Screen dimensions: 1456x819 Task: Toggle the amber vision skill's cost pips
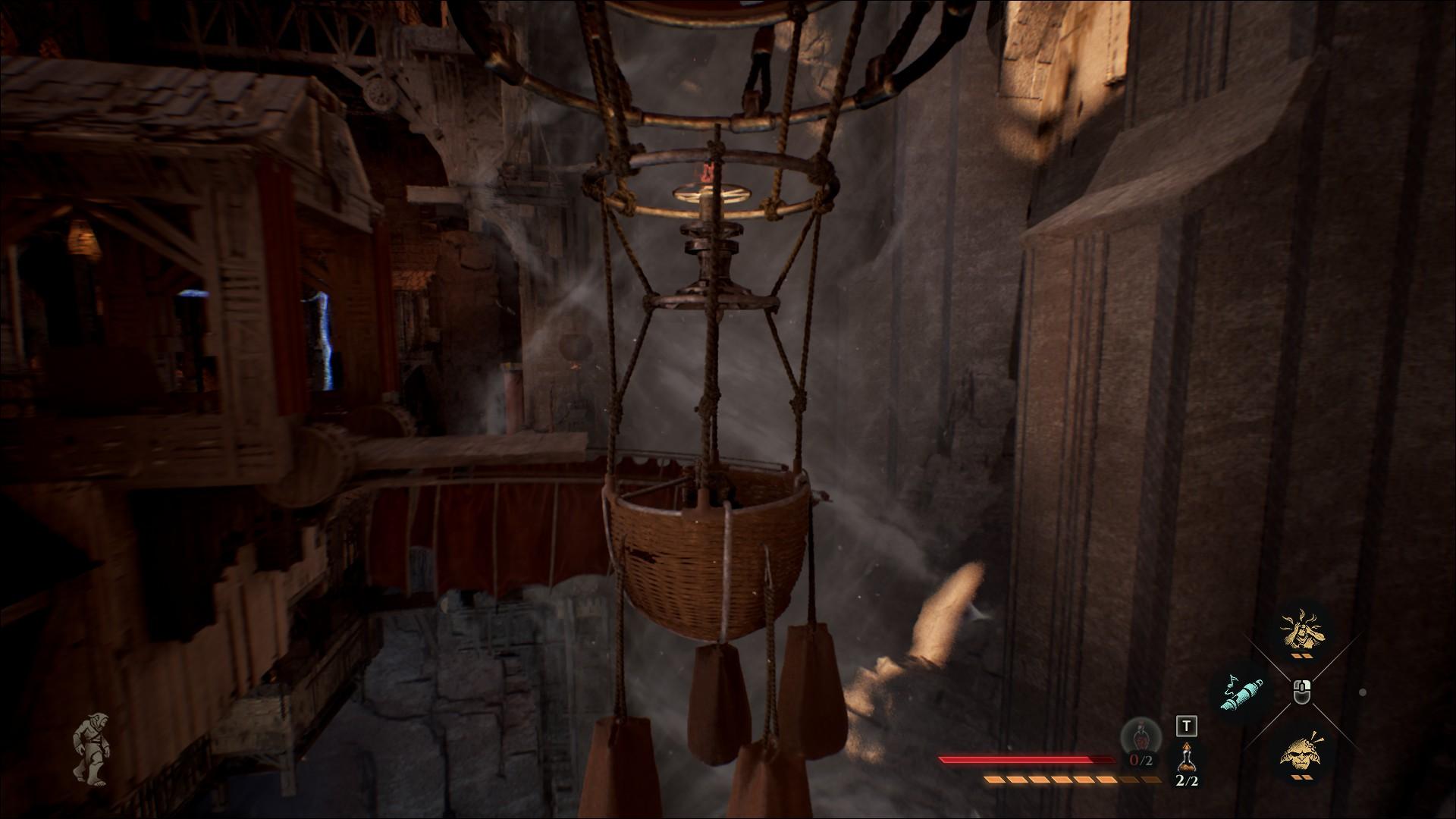click(x=1301, y=776)
